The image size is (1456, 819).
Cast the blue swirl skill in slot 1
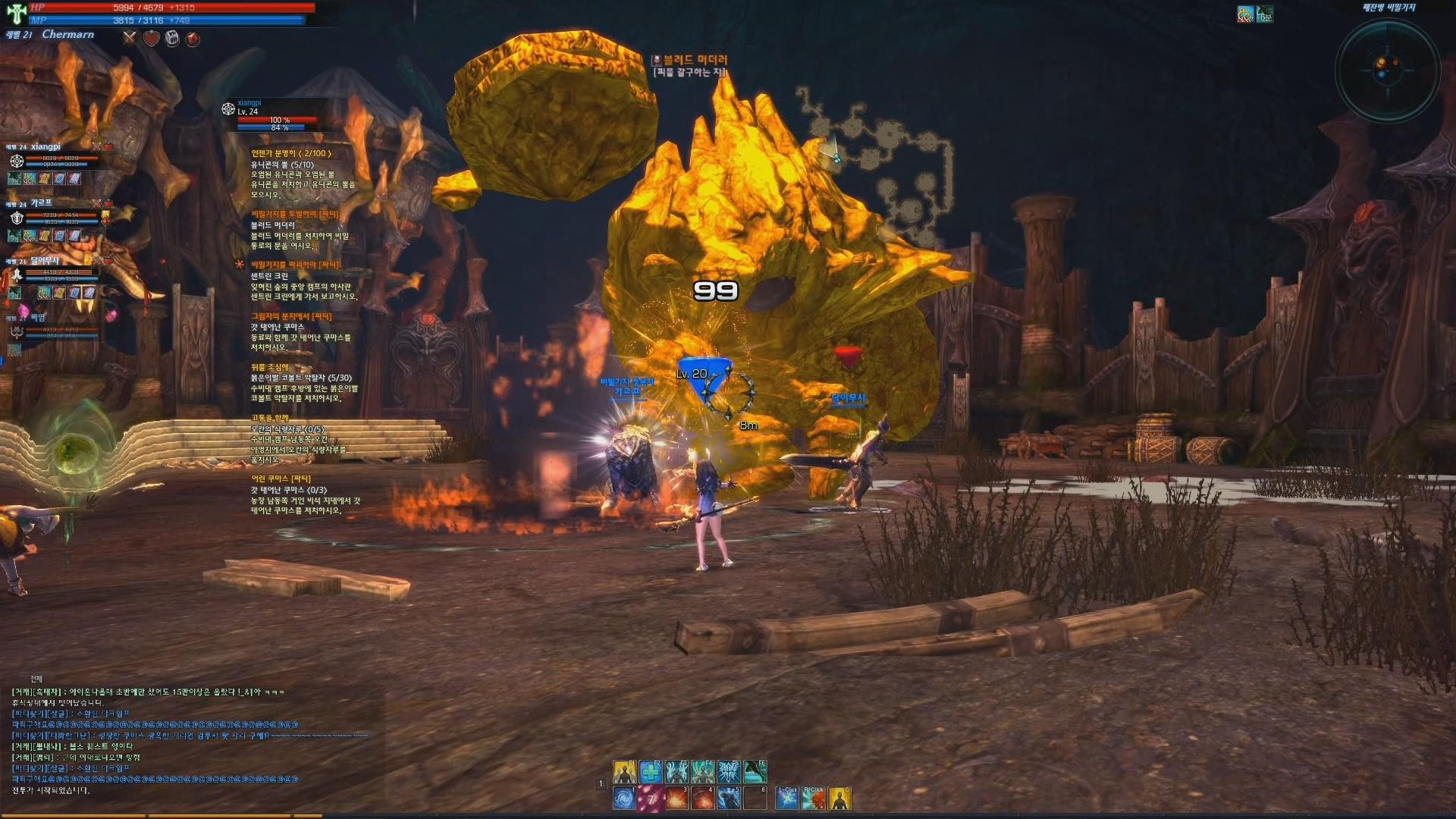click(x=624, y=799)
